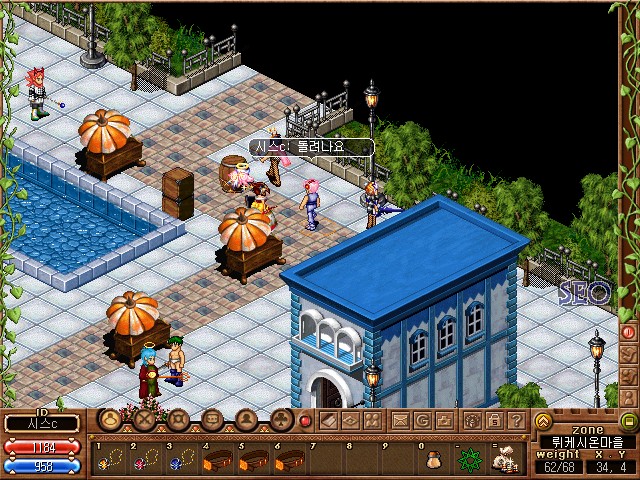Select the orange belt in slot 4
This screenshot has height=480, width=640.
tap(218, 461)
